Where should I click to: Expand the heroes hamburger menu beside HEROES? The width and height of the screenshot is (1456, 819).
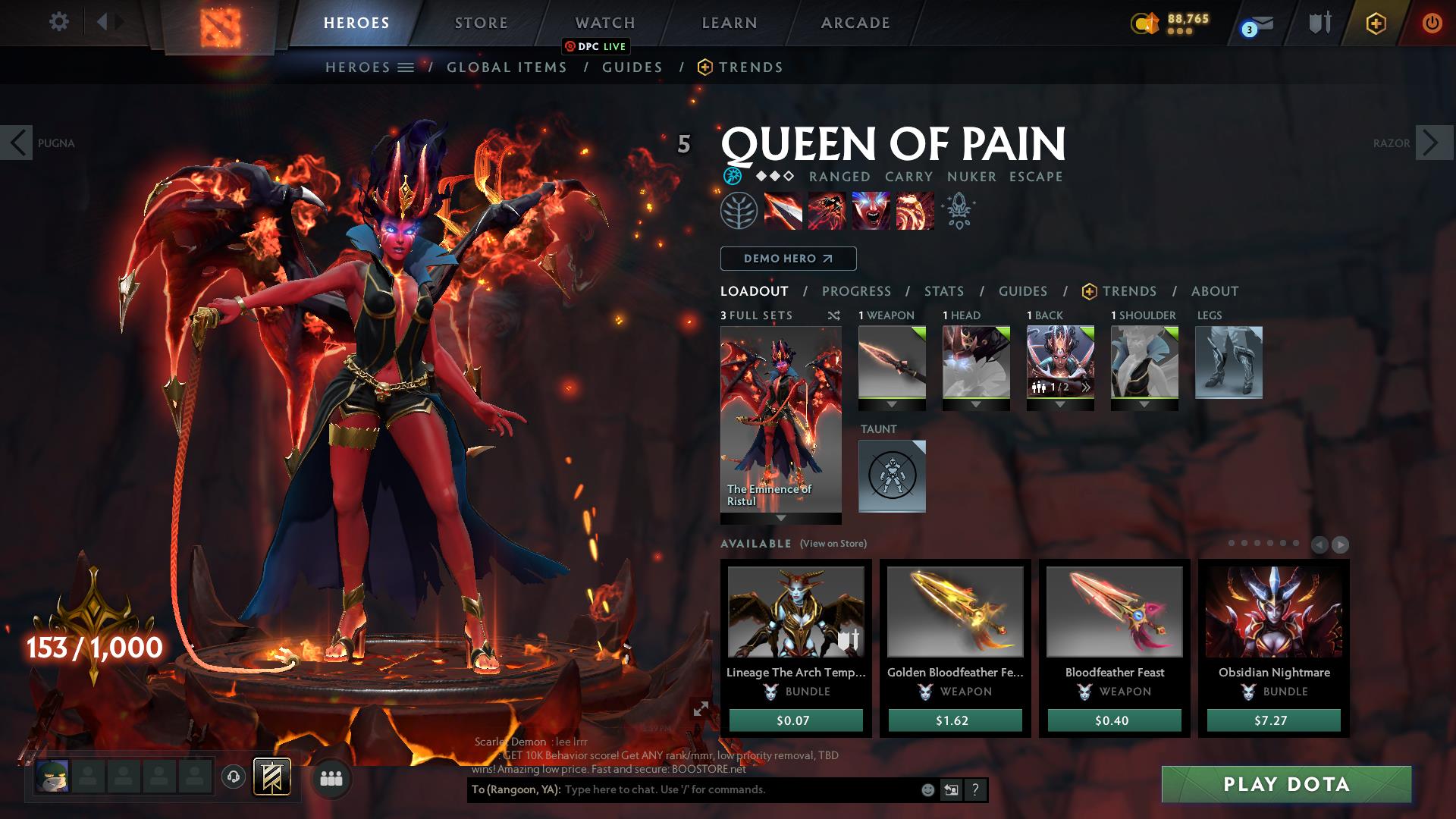[406, 67]
